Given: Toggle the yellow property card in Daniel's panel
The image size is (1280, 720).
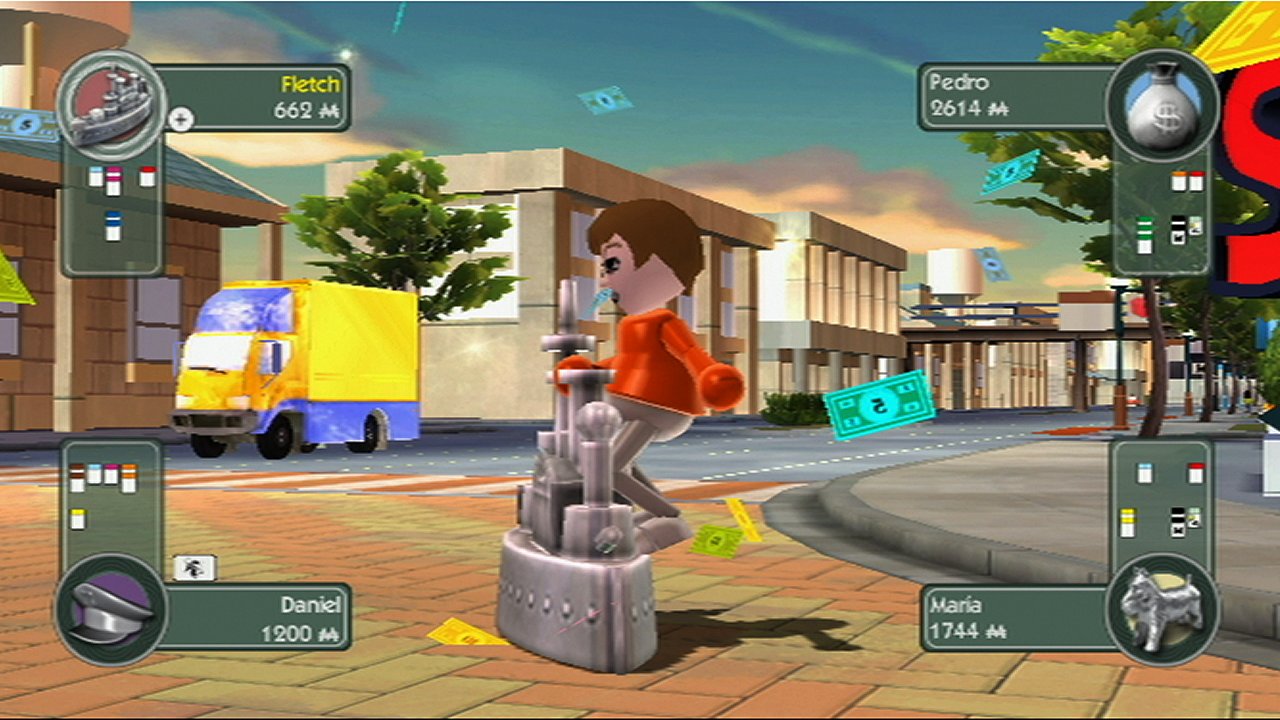Looking at the screenshot, I should 78,518.
